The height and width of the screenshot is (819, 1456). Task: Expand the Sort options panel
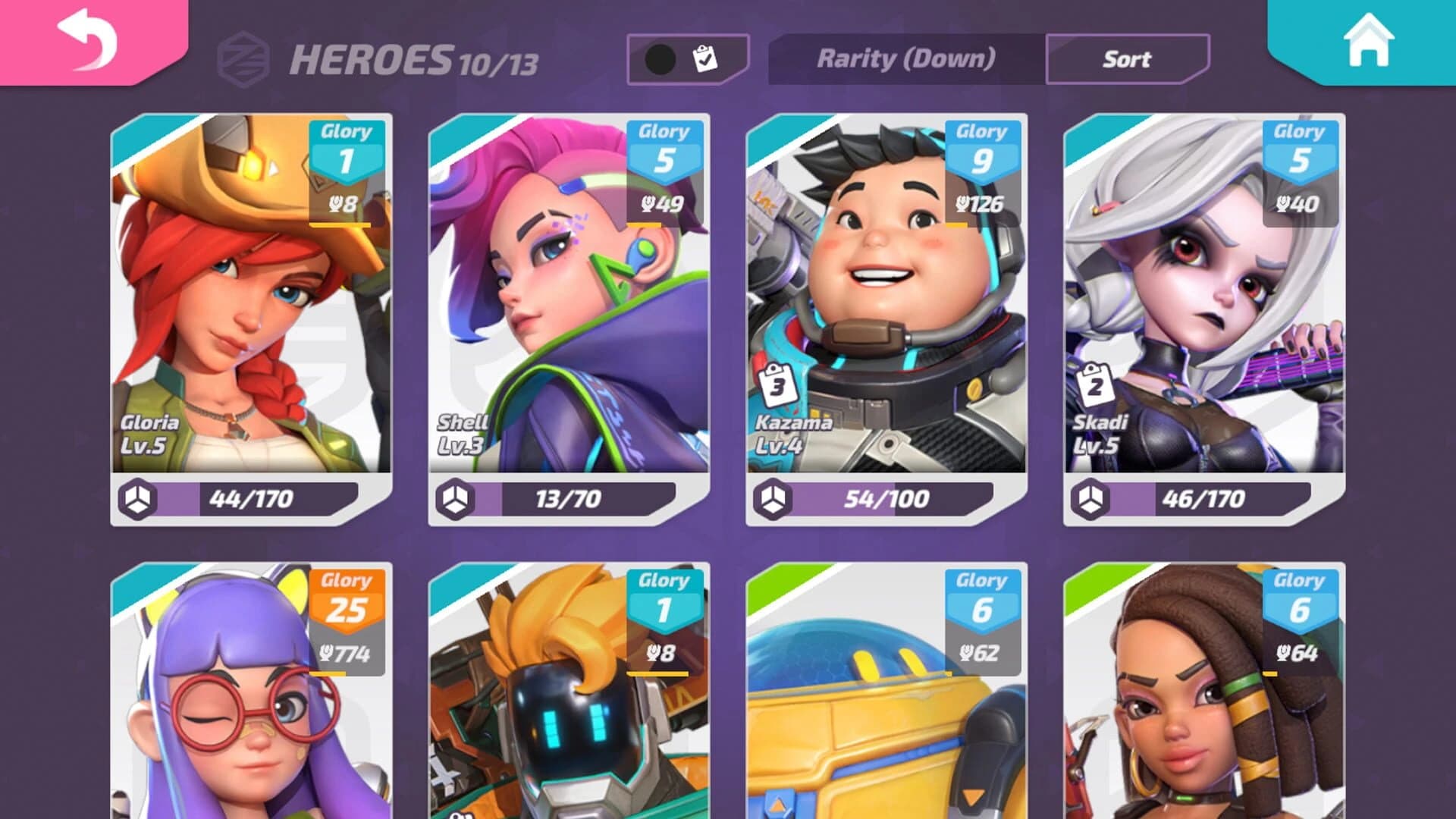(1127, 60)
